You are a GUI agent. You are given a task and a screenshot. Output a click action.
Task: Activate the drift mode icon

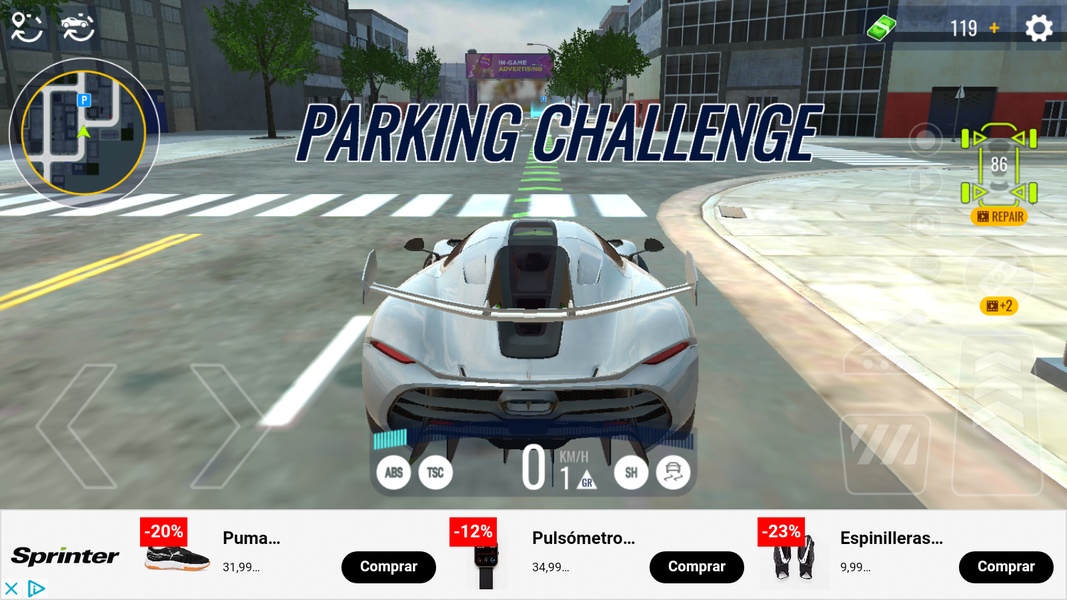click(673, 472)
